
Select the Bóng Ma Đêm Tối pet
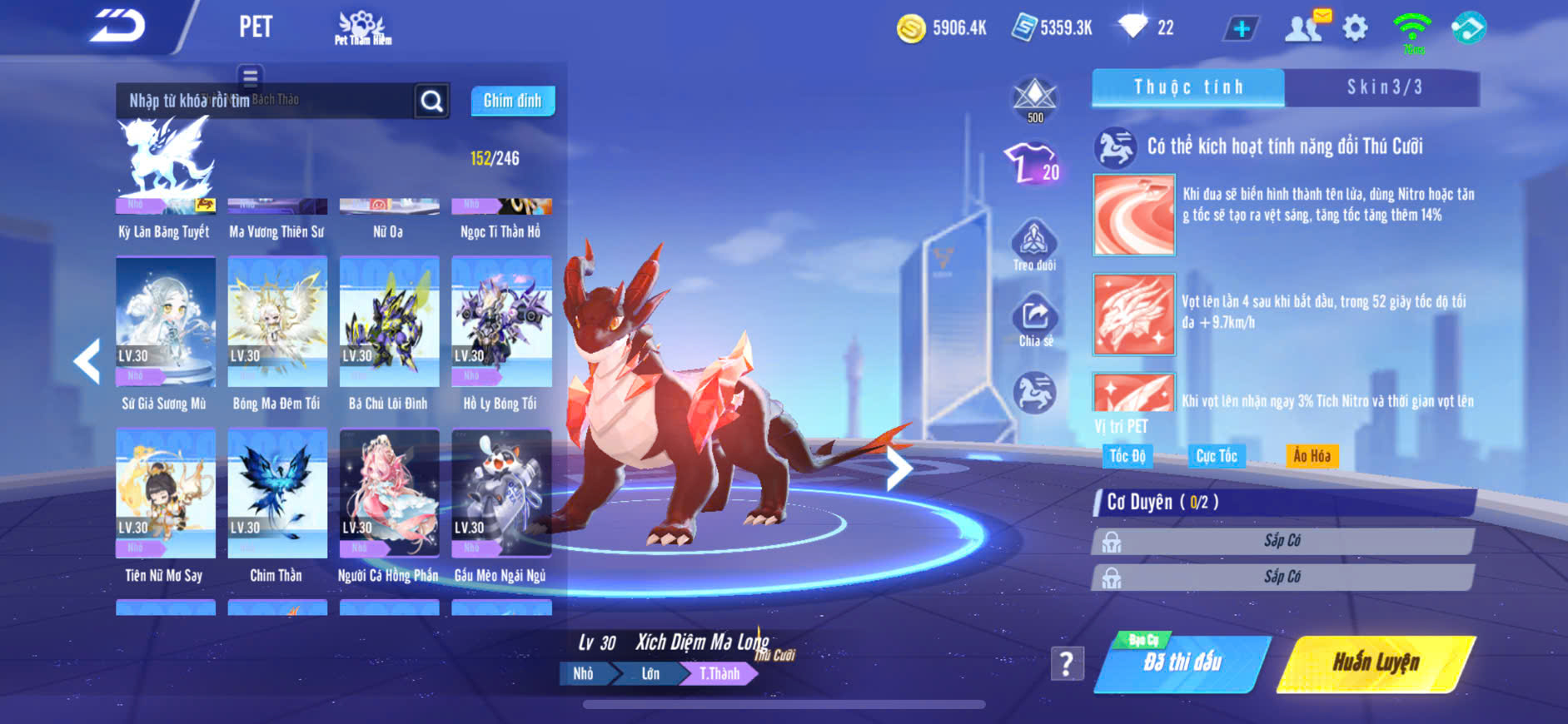pyautogui.click(x=277, y=322)
